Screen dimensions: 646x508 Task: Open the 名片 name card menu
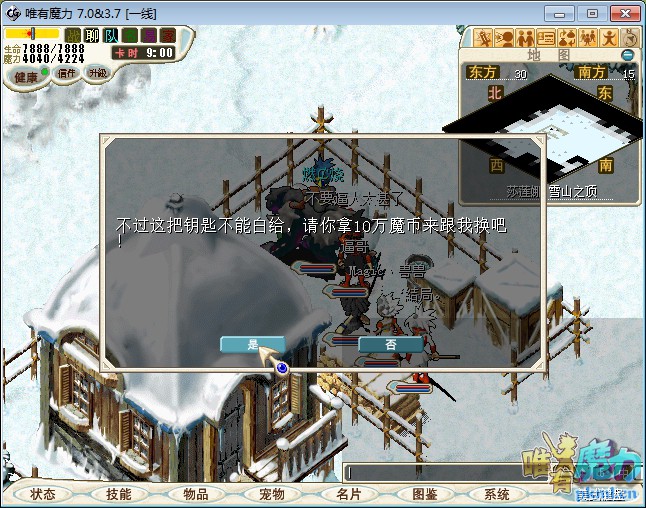(x=348, y=494)
